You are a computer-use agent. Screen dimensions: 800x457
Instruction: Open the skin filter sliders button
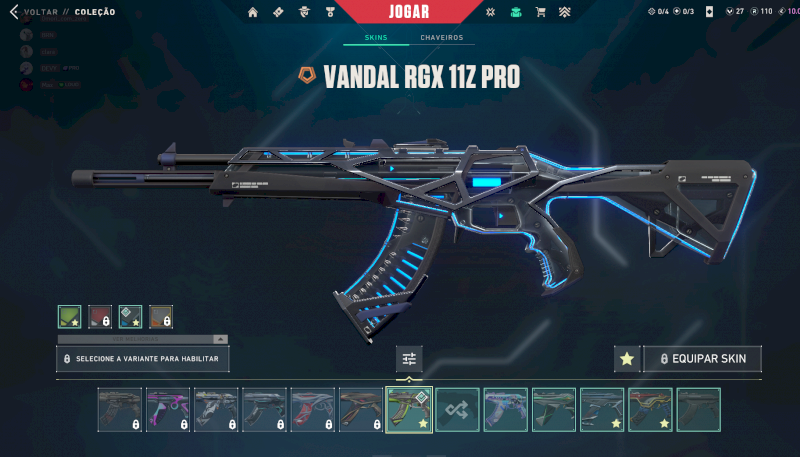409,359
